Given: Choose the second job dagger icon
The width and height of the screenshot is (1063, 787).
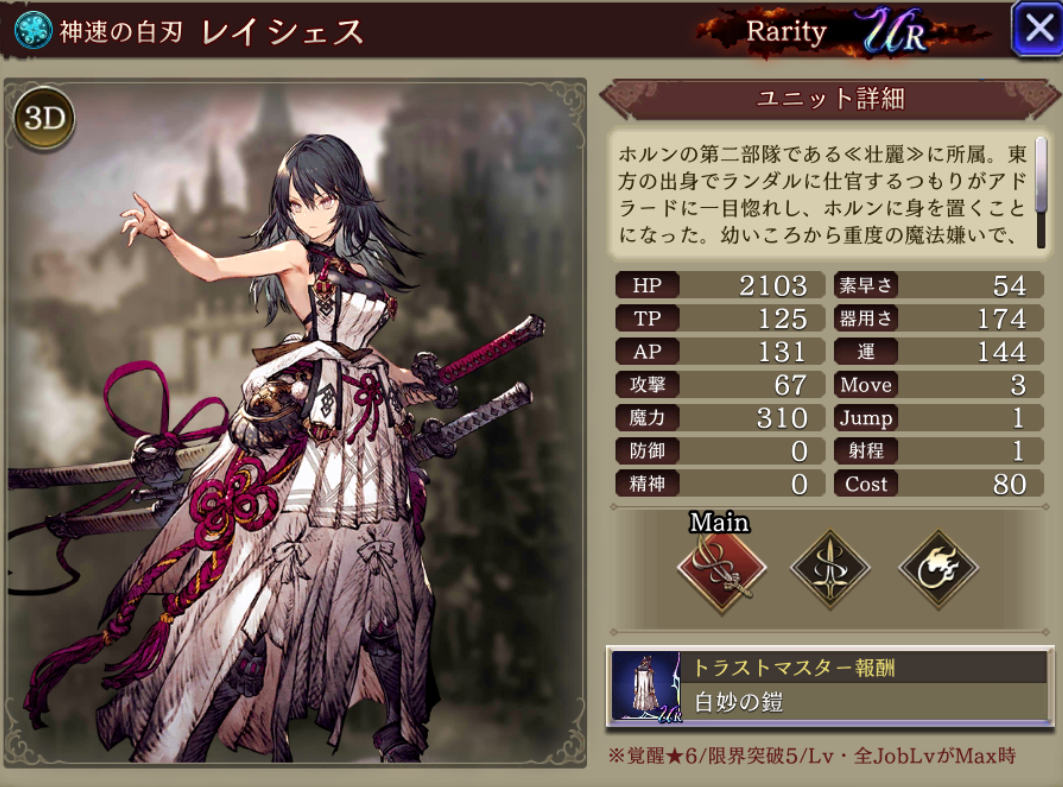Looking at the screenshot, I should [x=829, y=568].
